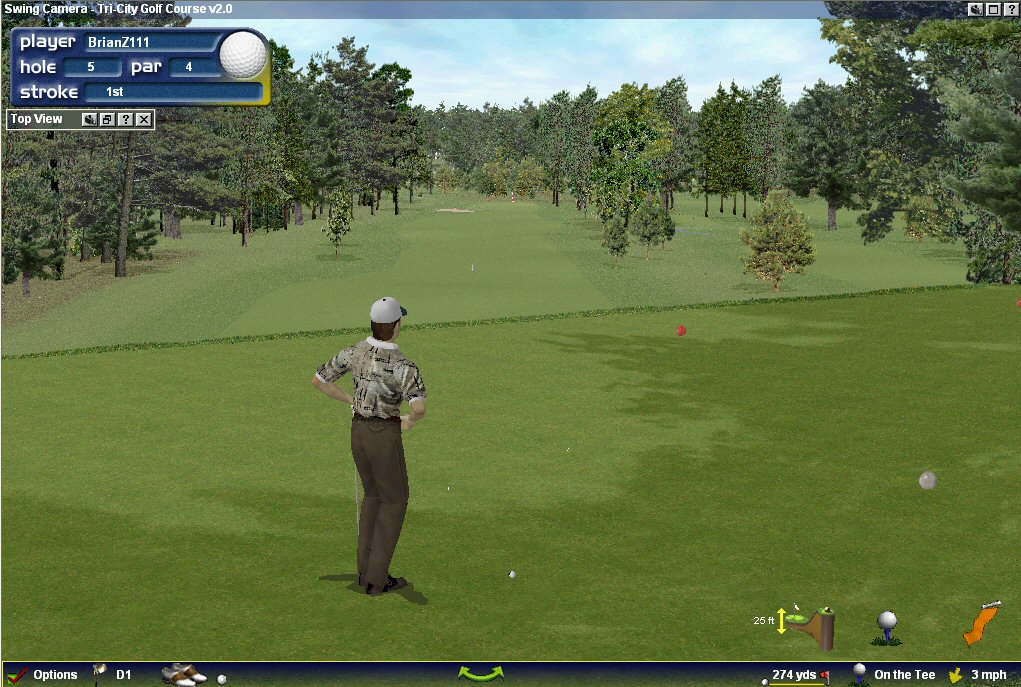The height and width of the screenshot is (687, 1021).
Task: Open help for the Swing Camera window
Action: click(x=1010, y=8)
